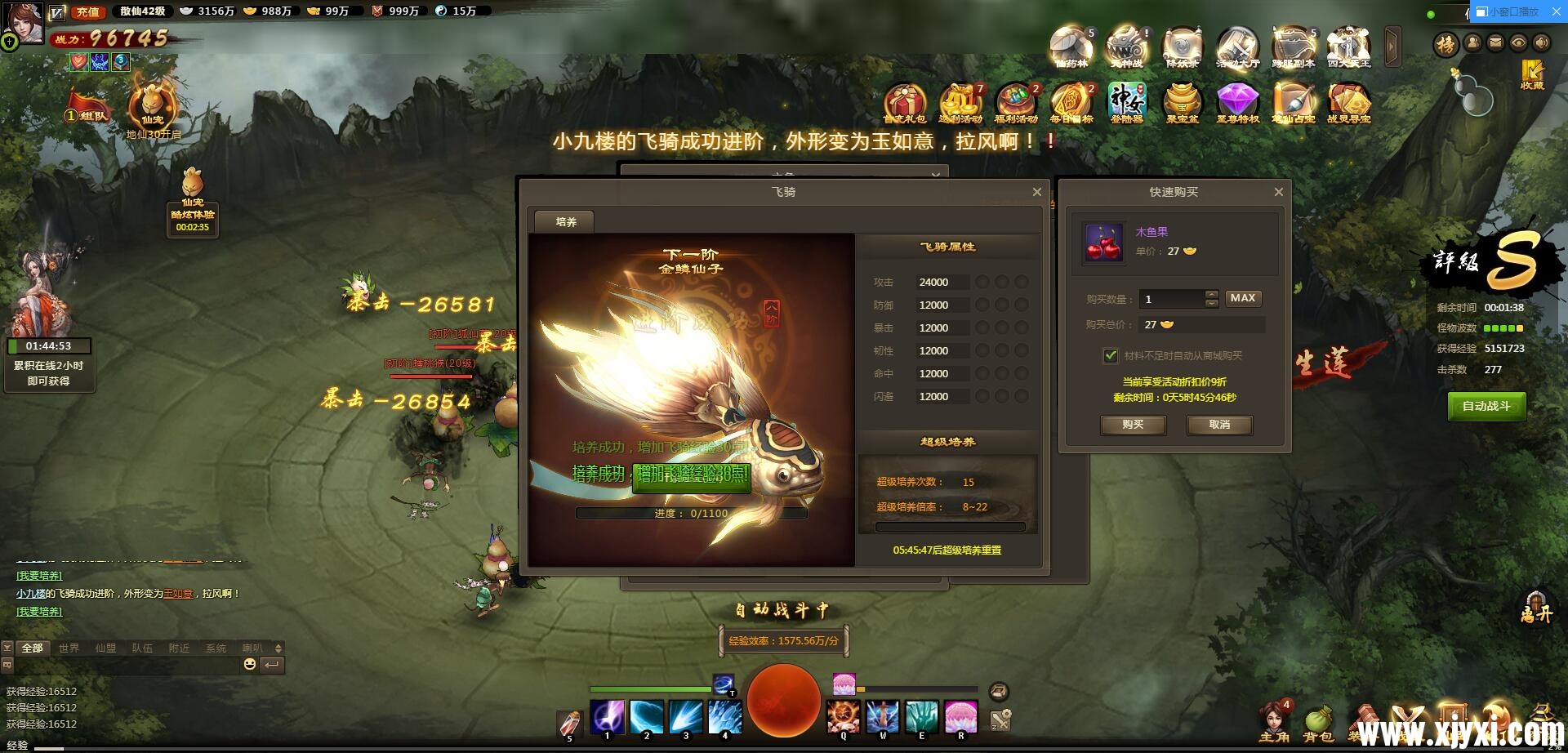Switch chat to the 世界 channel
The height and width of the screenshot is (753, 1568).
coord(69,648)
